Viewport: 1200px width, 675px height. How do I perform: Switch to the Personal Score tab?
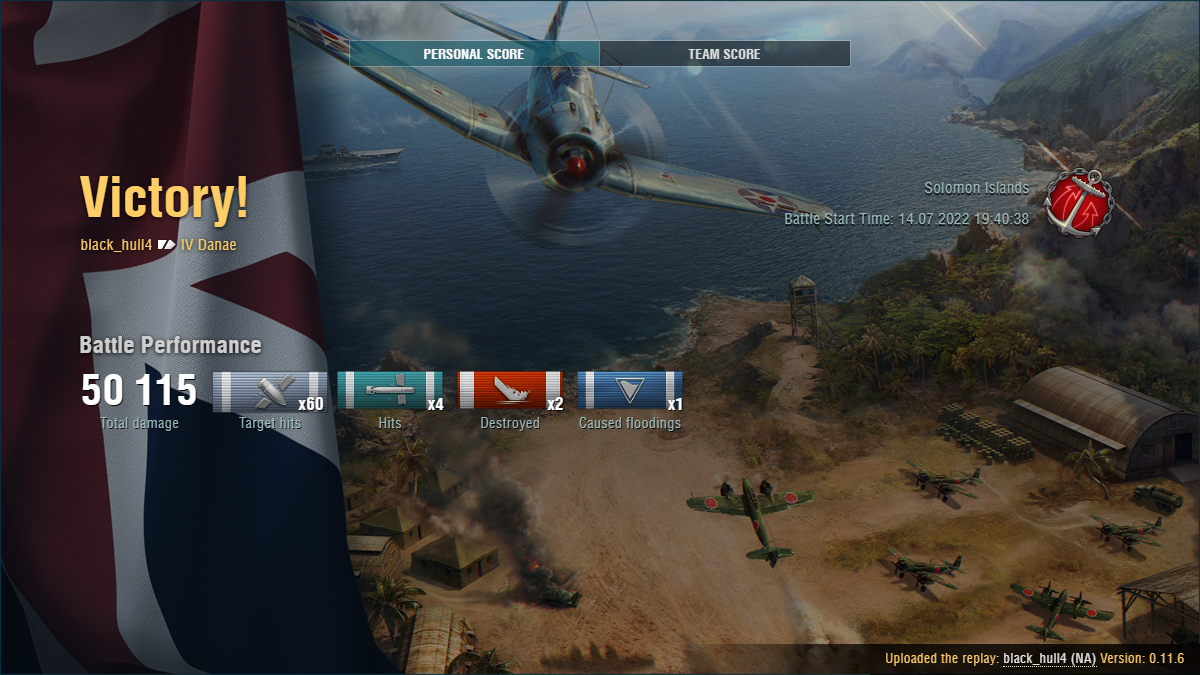click(473, 54)
